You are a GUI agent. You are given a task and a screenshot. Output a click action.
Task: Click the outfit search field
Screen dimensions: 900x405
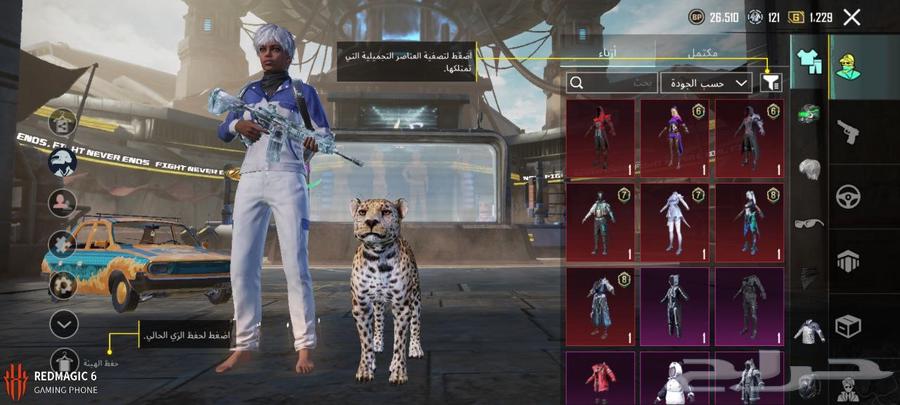tap(611, 83)
